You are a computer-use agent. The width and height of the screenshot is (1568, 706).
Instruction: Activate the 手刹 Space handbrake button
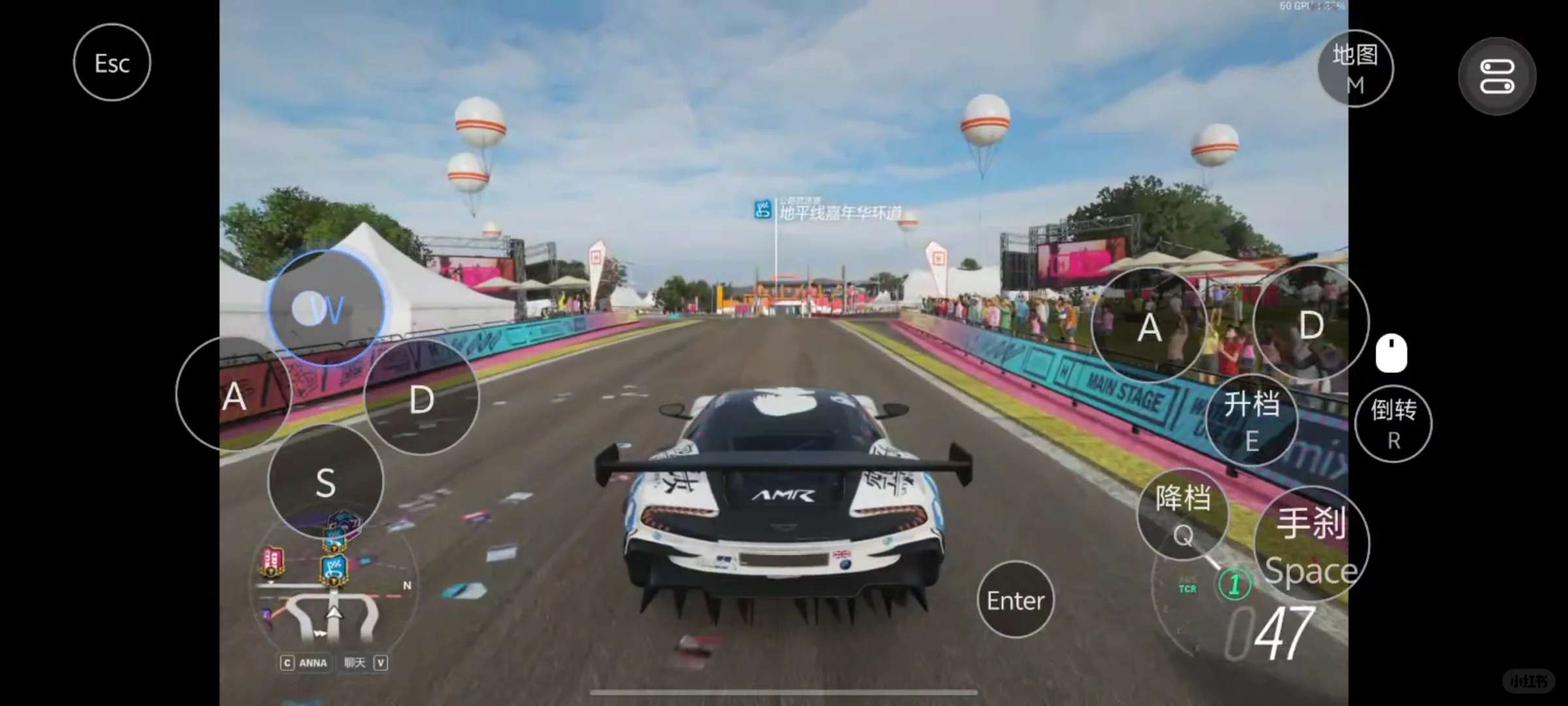(x=1311, y=545)
